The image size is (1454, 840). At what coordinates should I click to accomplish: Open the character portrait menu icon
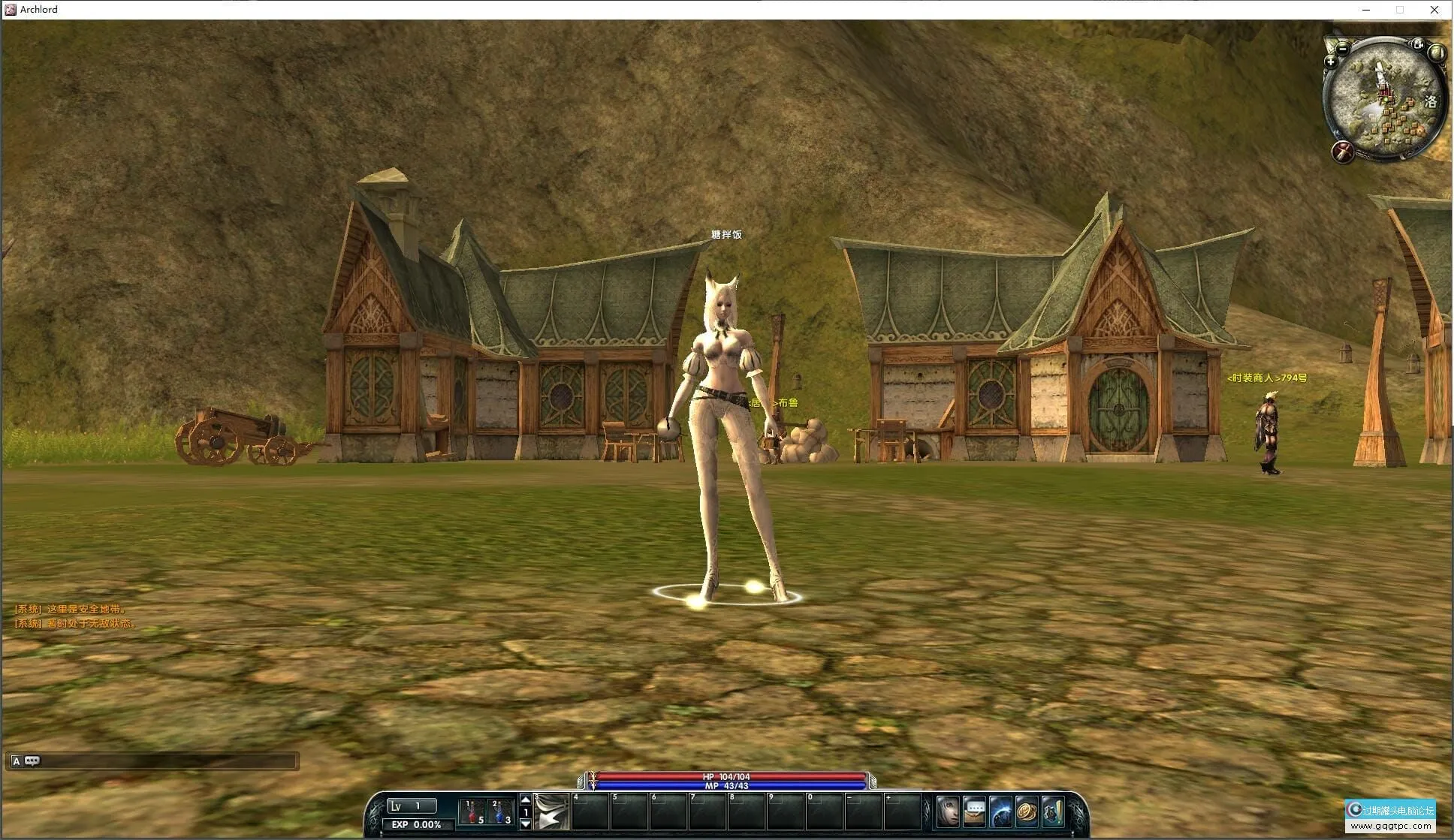pyautogui.click(x=948, y=811)
